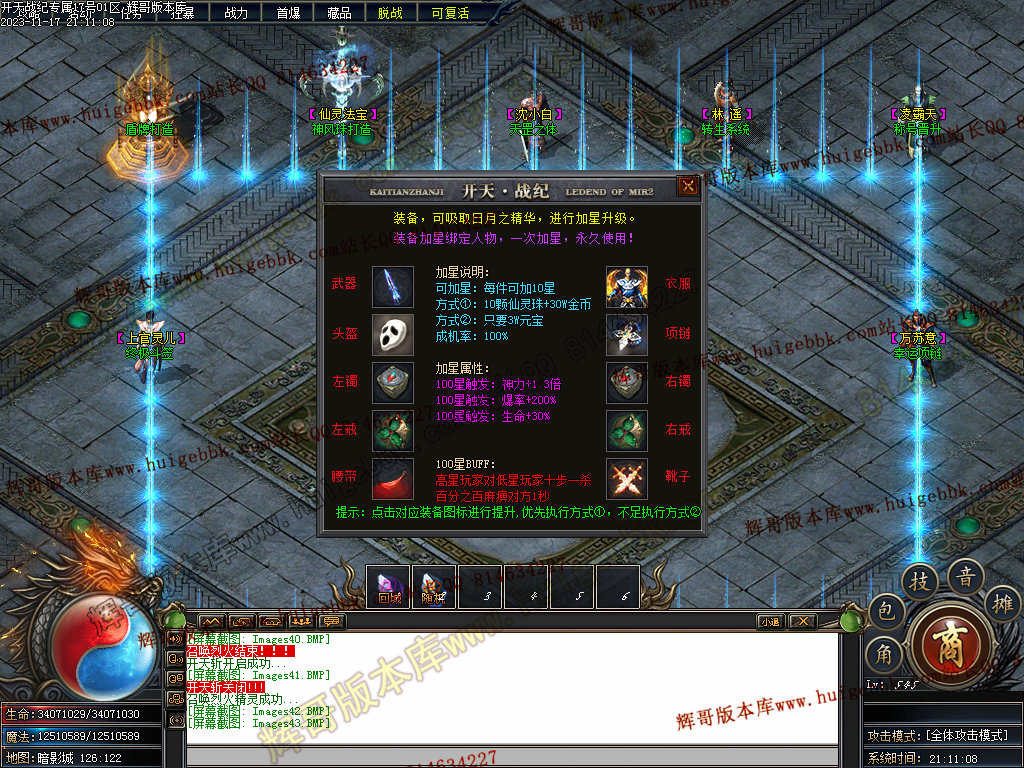Upgrade the 右戒 right ring slot

(627, 430)
